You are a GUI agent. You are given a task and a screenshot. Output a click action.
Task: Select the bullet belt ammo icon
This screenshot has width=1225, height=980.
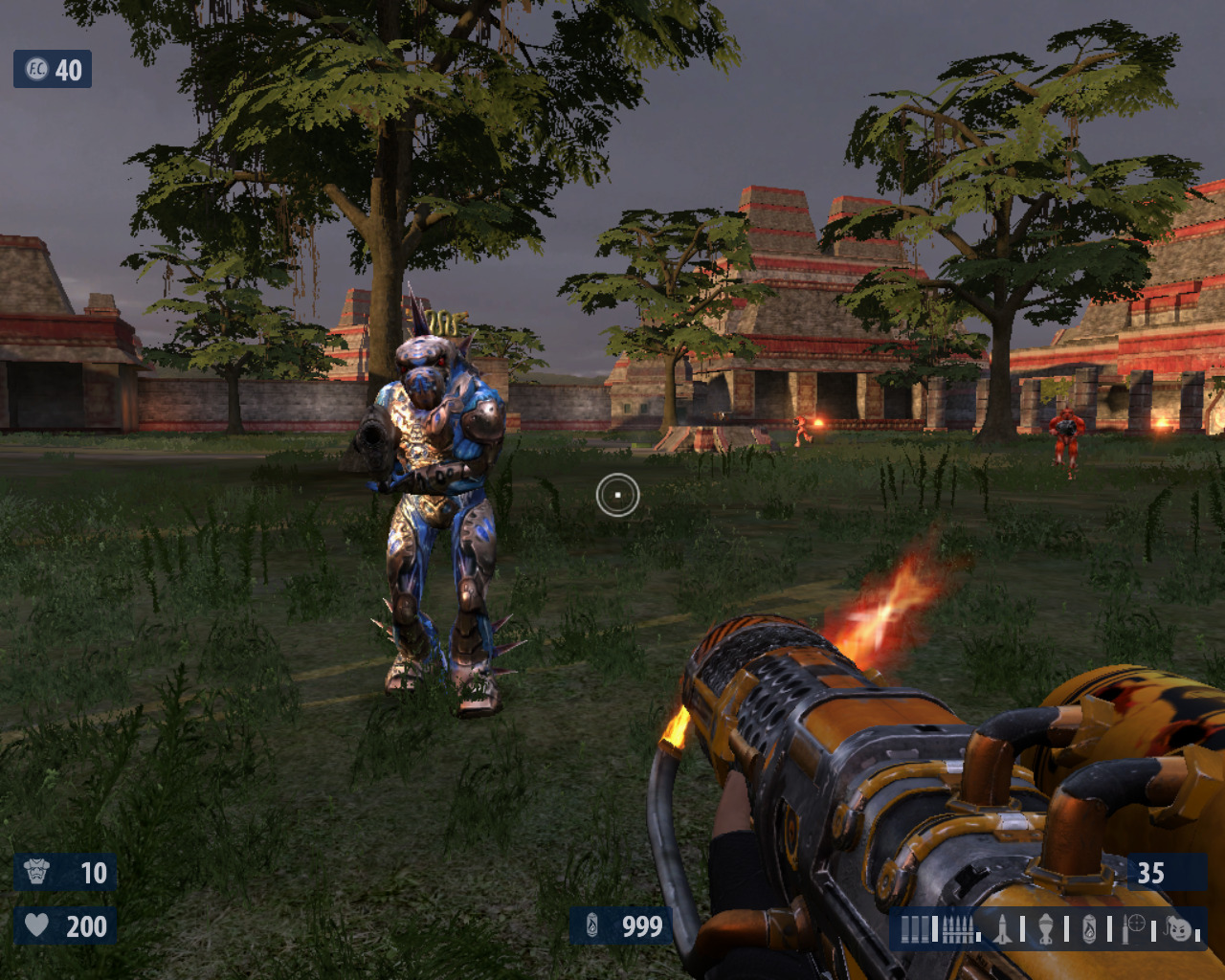[x=958, y=928]
